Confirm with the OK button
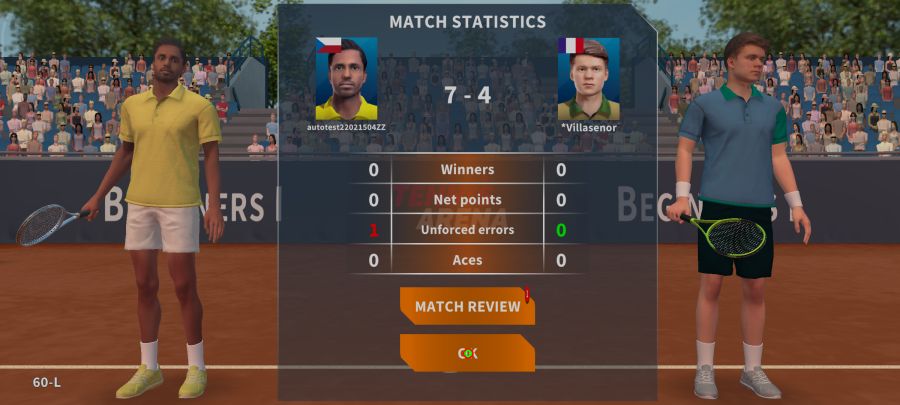The width and height of the screenshot is (900, 405). (x=467, y=353)
